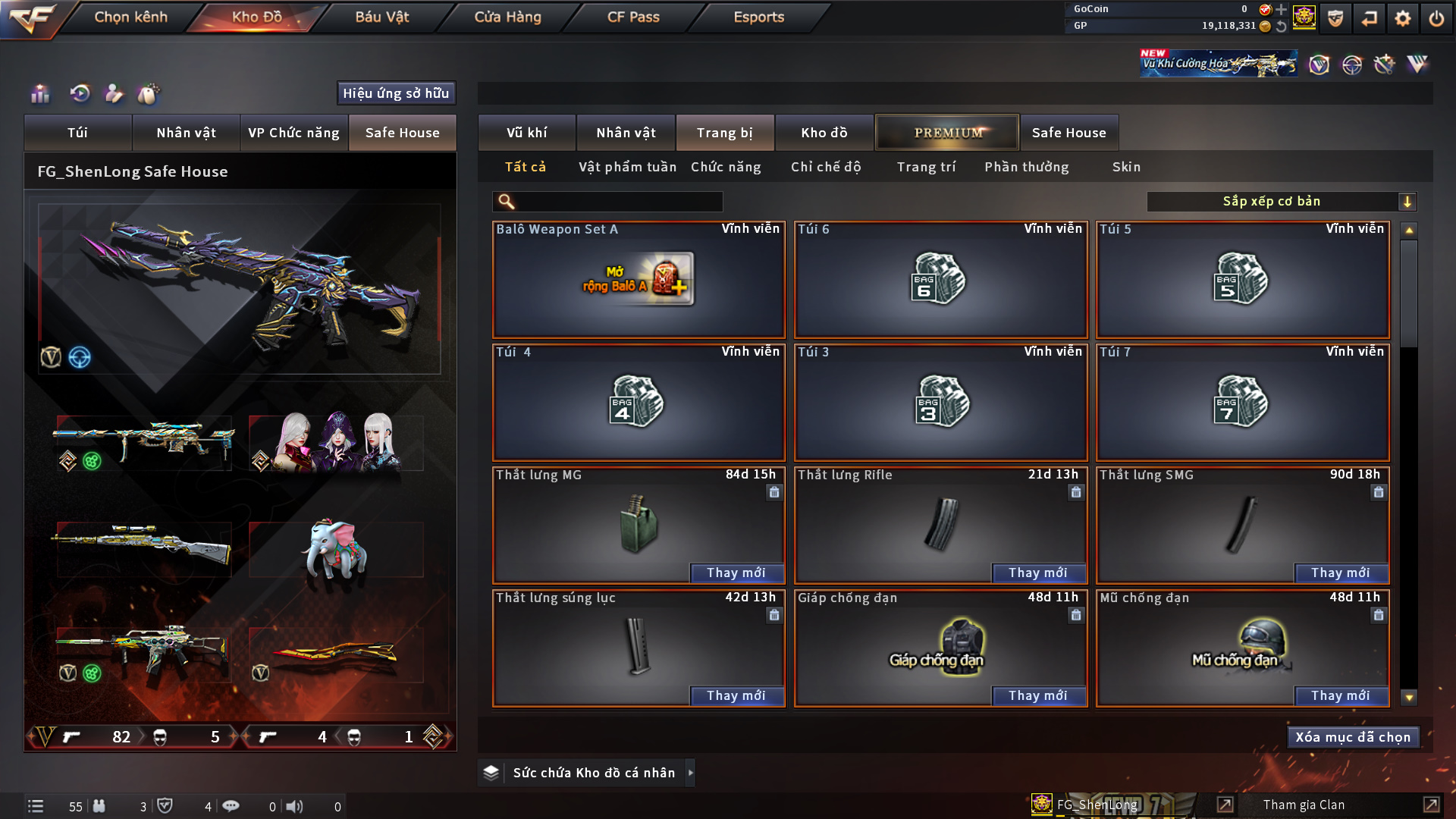Go to Chọn kênh channel selection

click(x=130, y=17)
